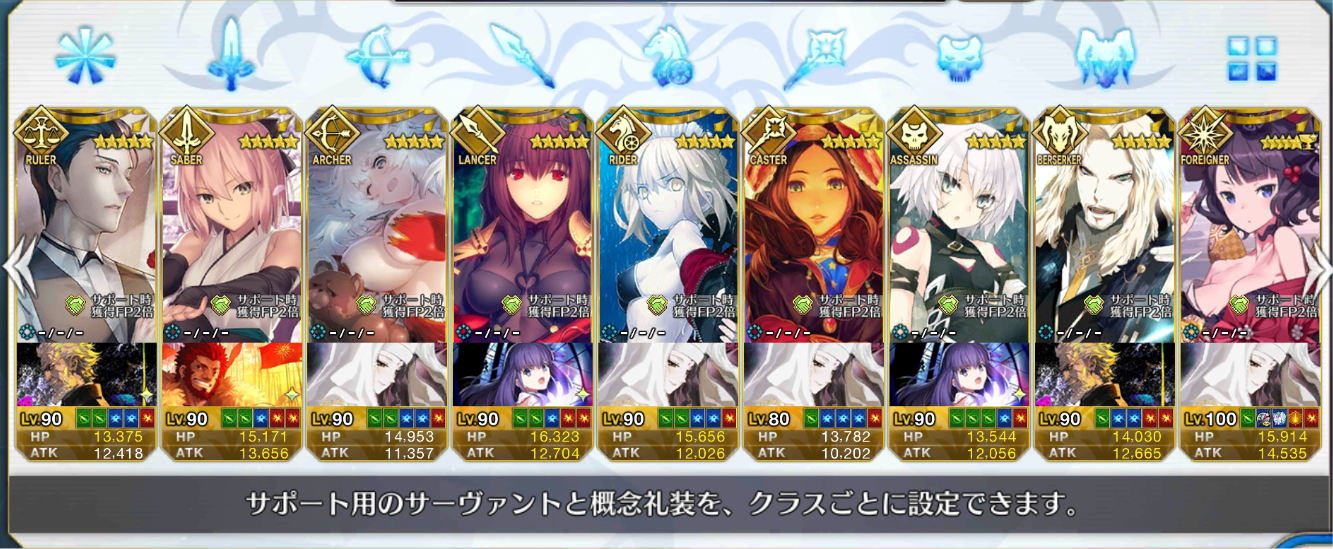Select the Ruler support servant card

[x=83, y=230]
